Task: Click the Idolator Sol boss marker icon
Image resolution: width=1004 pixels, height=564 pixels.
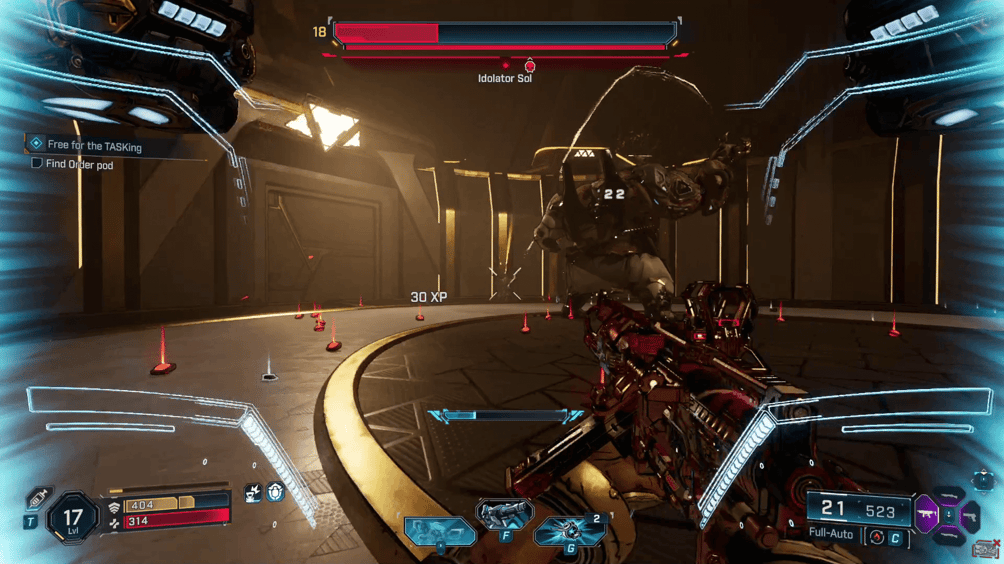Action: click(530, 66)
